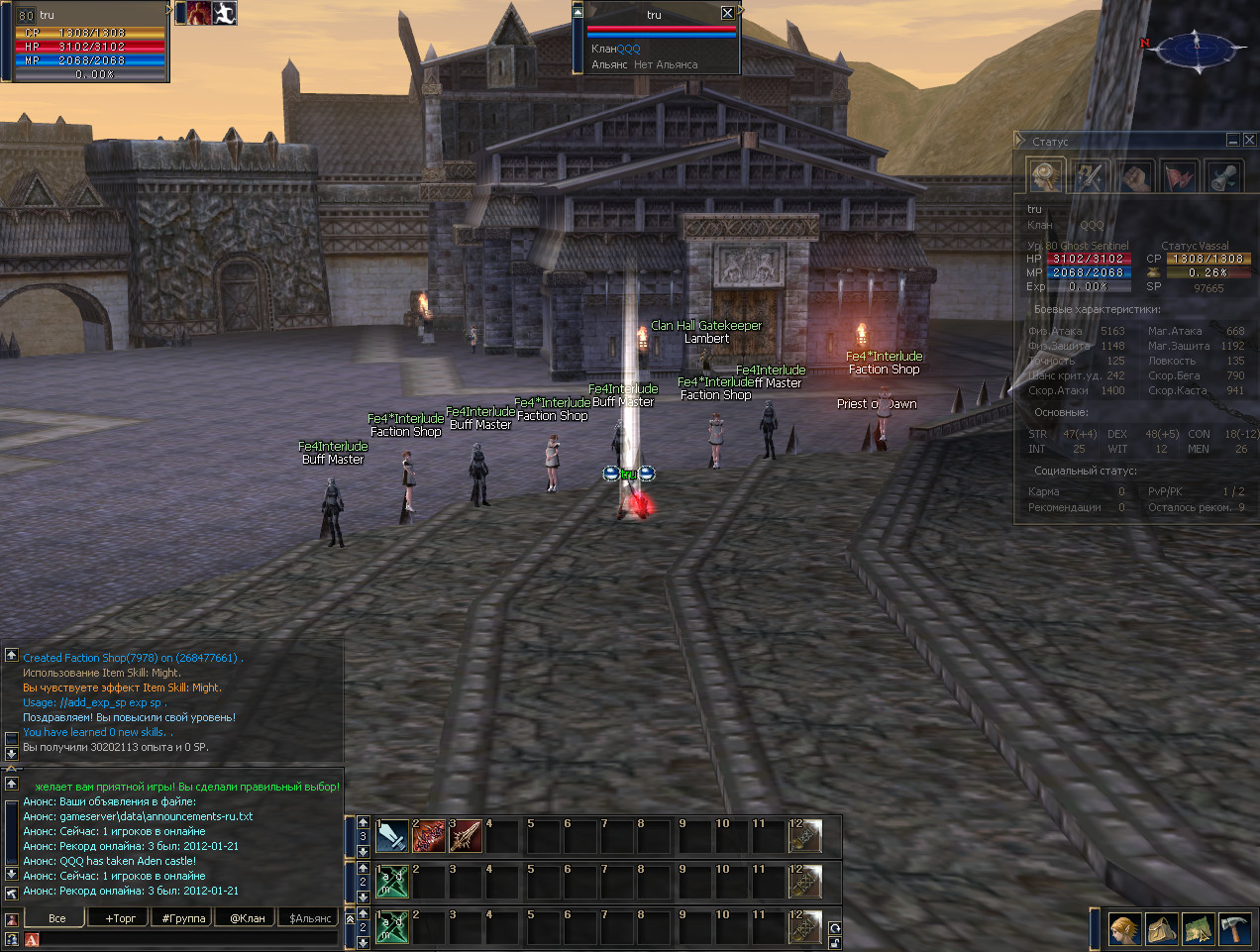Open the character portrait menu icon

(1124, 930)
